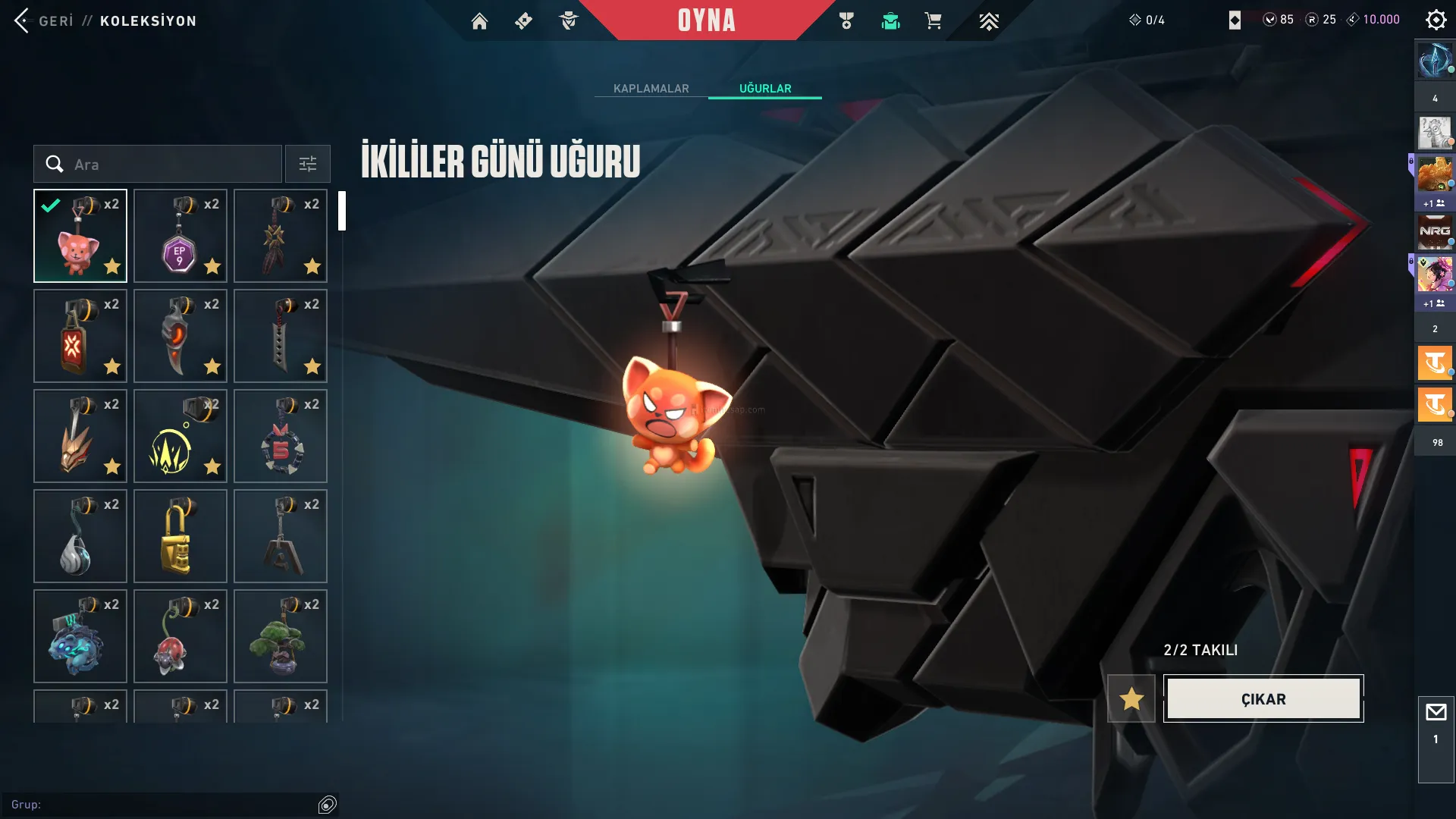This screenshot has height=819, width=1456.
Task: Start a match with OYNA
Action: [706, 20]
